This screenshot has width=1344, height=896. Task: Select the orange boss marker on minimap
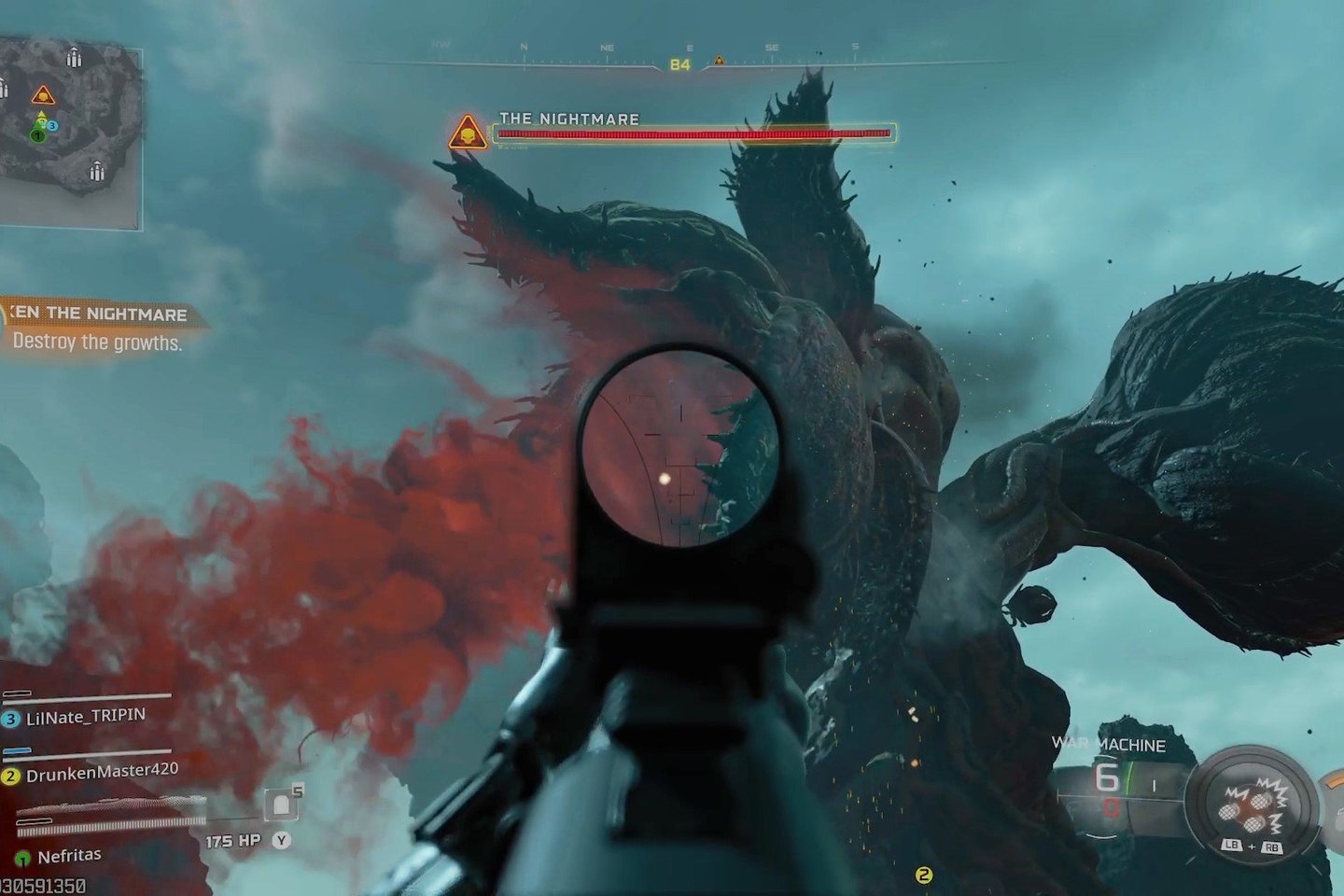tap(43, 95)
